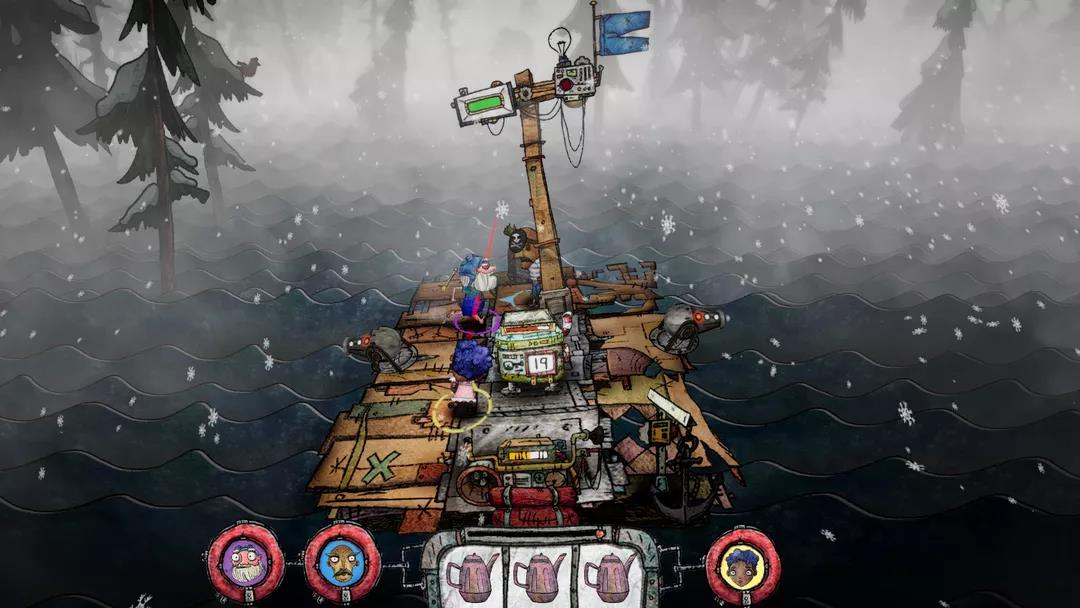Image resolution: width=1080 pixels, height=608 pixels.
Task: Select the mustached man portrait on blue
Action: 342,564
